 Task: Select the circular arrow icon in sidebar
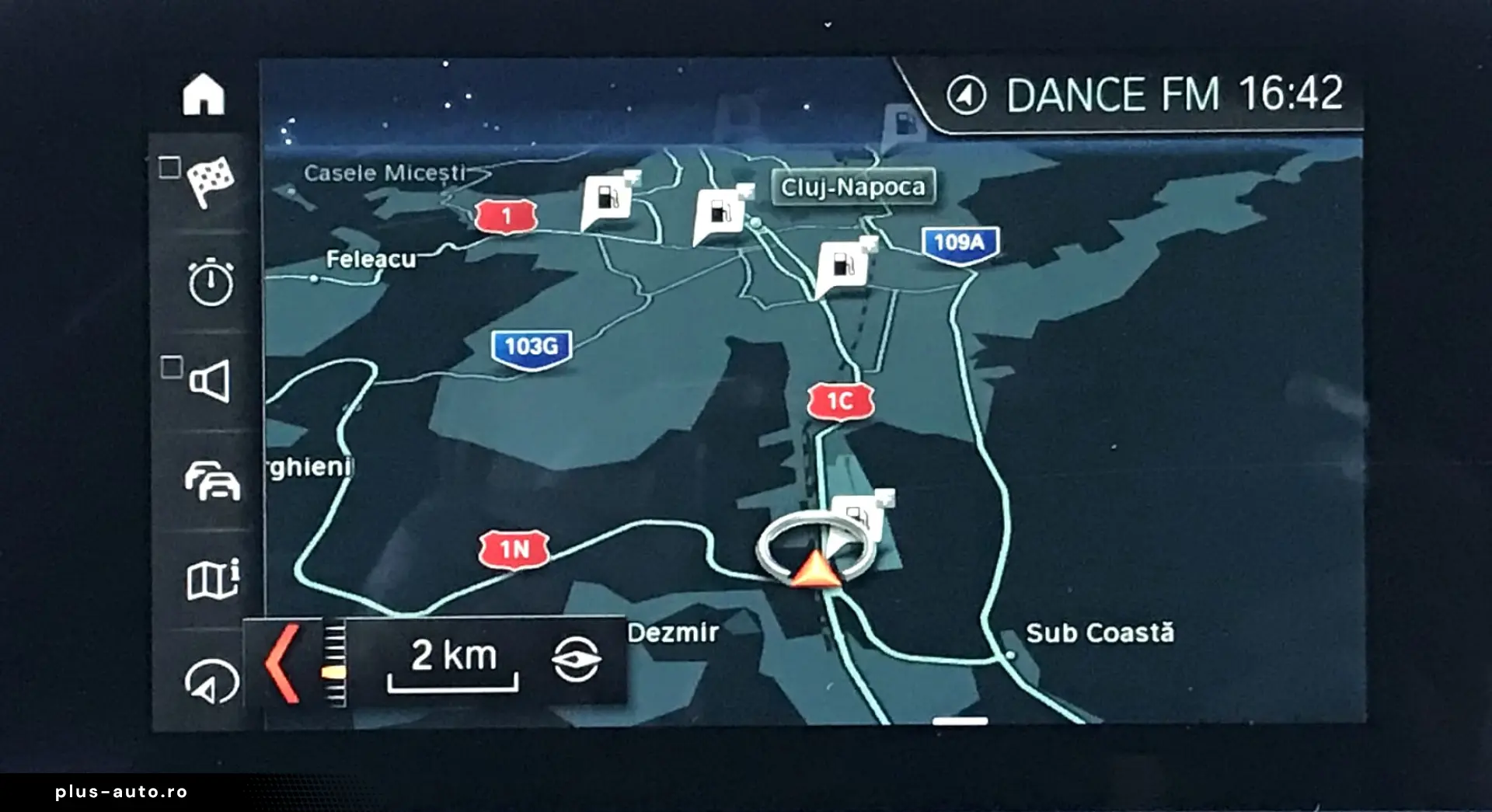[211, 681]
